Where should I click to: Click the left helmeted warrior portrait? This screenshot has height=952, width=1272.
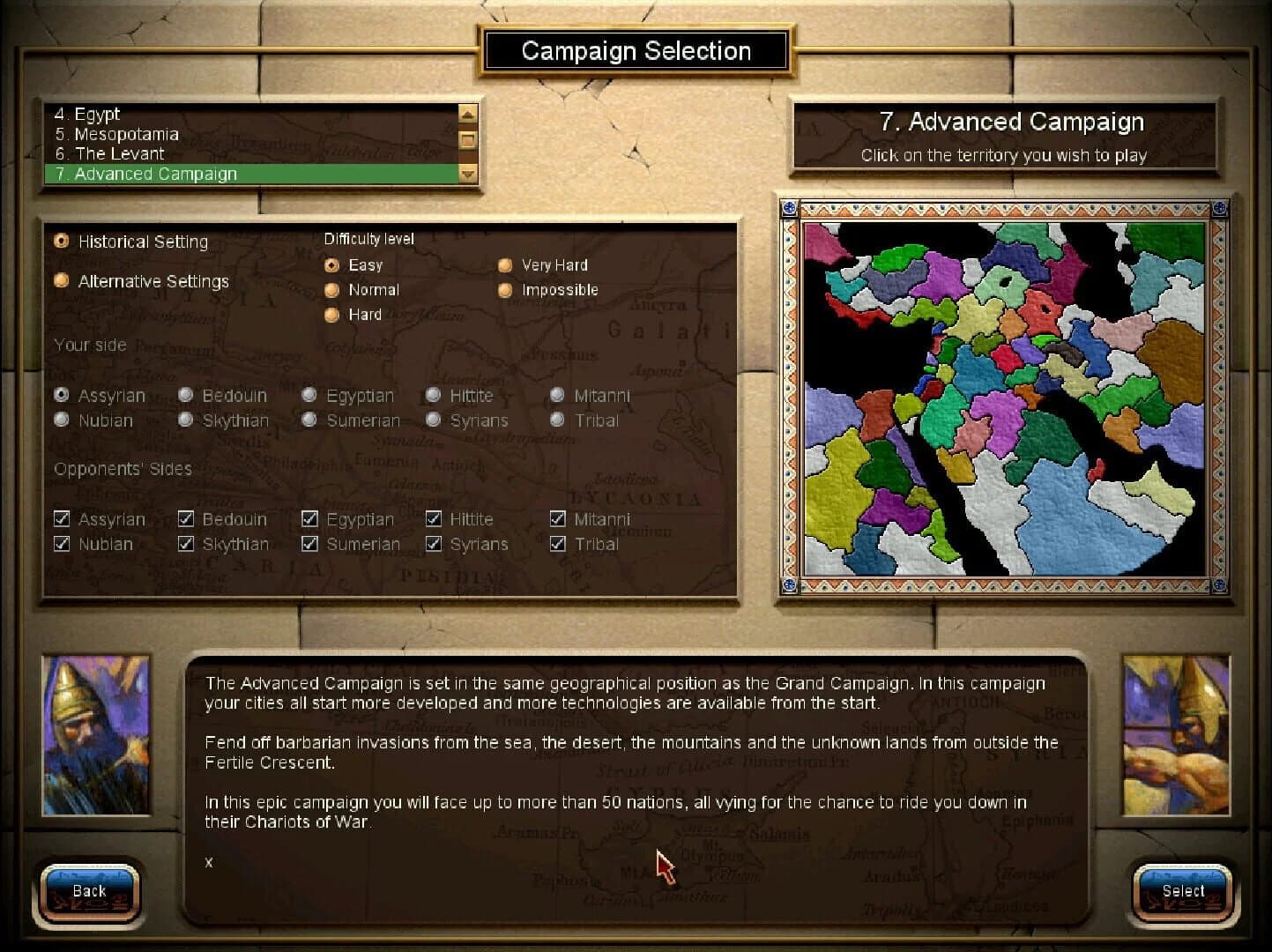pyautogui.click(x=94, y=734)
